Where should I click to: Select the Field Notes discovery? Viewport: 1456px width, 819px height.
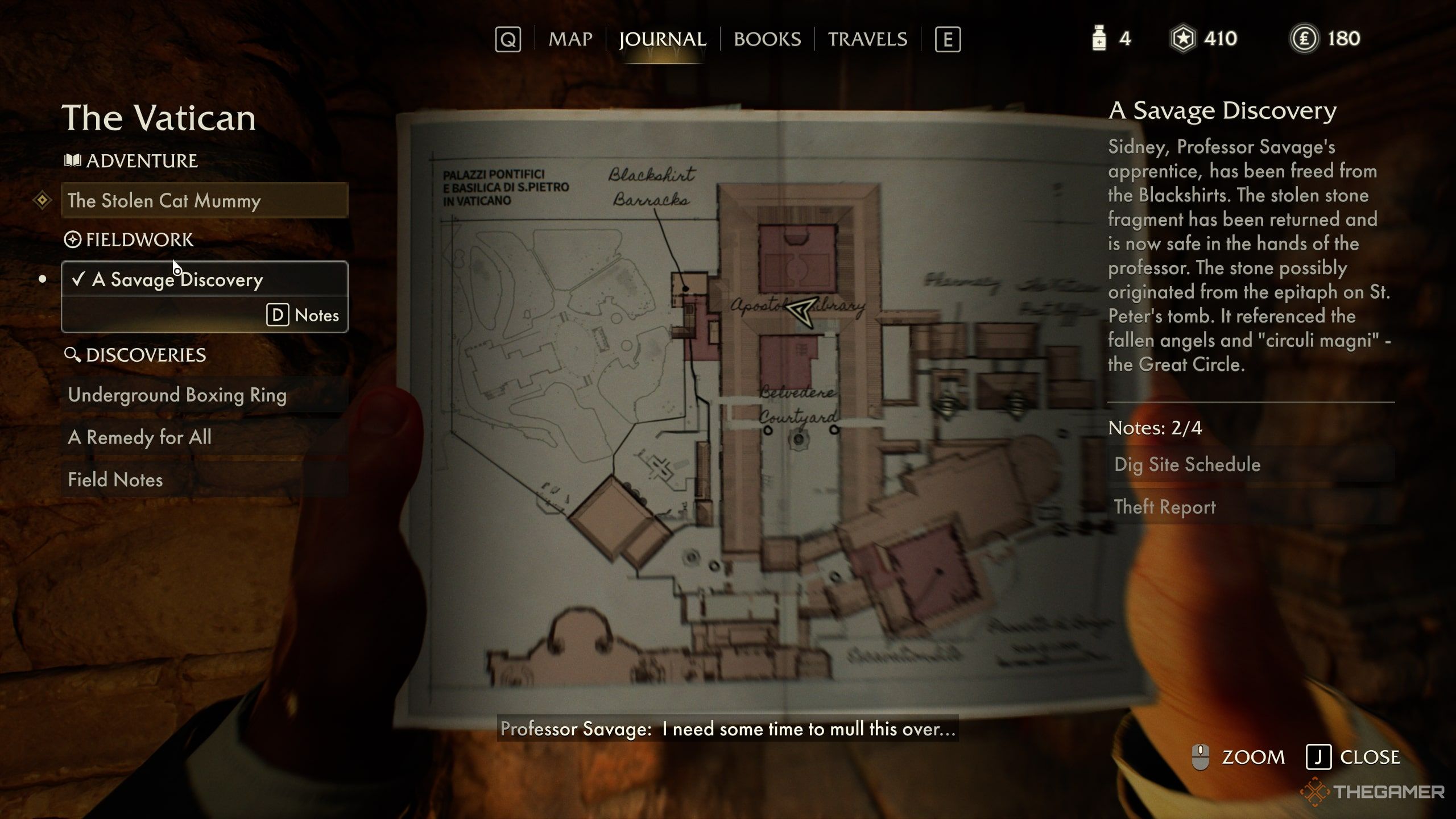pos(204,479)
